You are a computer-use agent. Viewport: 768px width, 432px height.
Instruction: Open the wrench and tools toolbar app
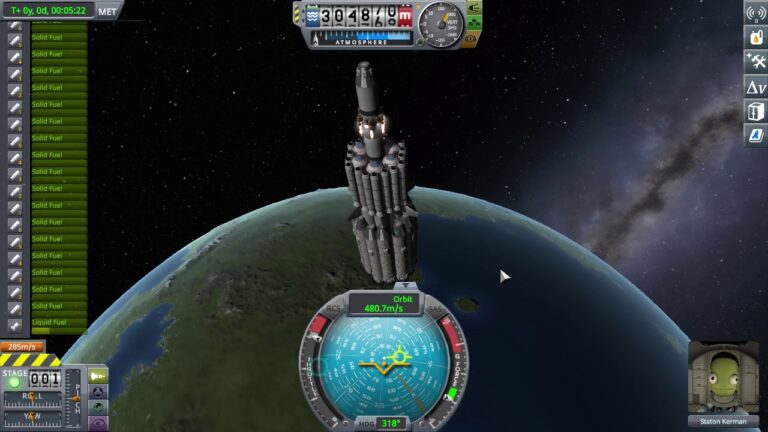point(756,62)
